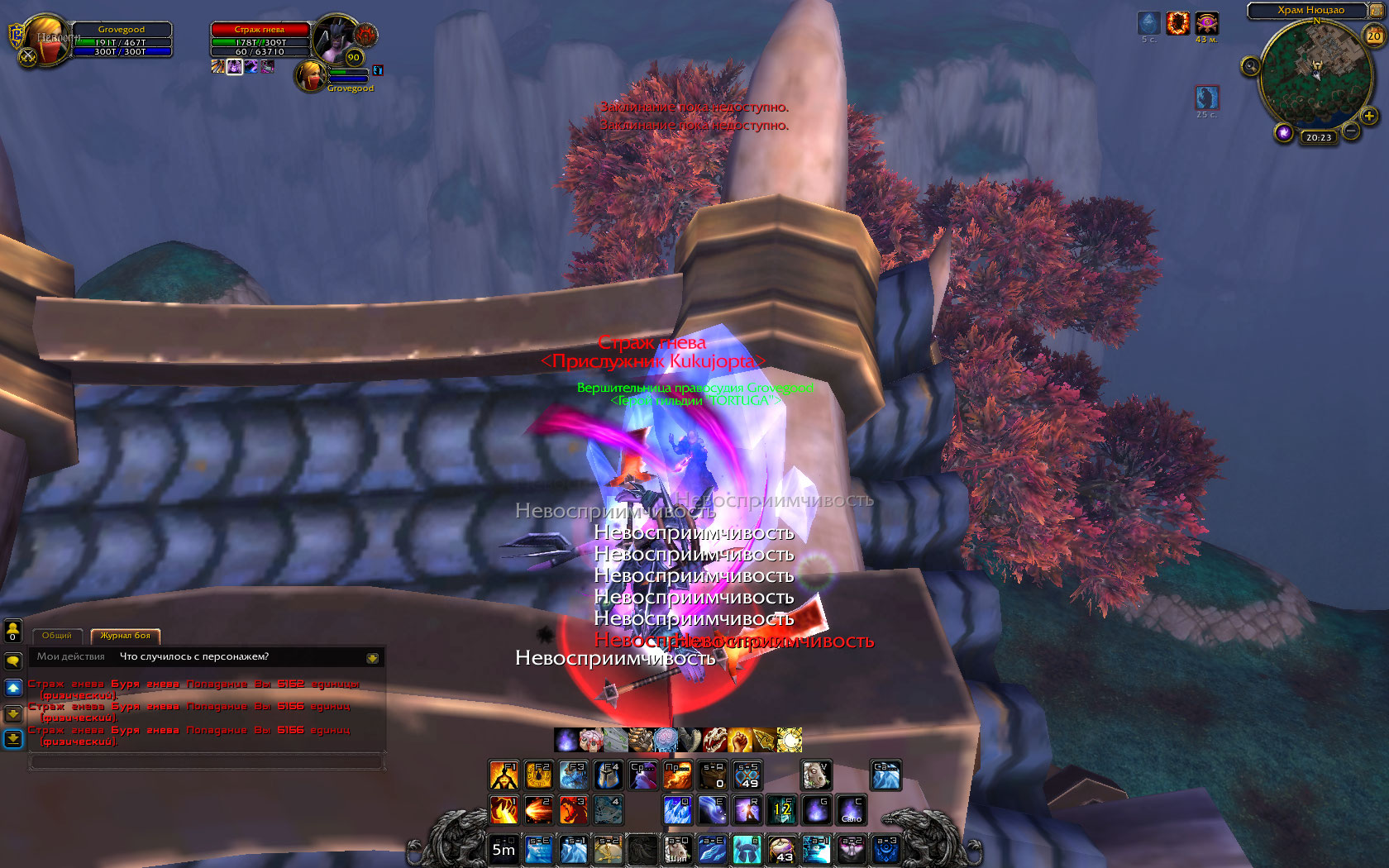This screenshot has width=1389, height=868.
Task: Open the Журнал боя combat log tab
Action: pos(126,636)
